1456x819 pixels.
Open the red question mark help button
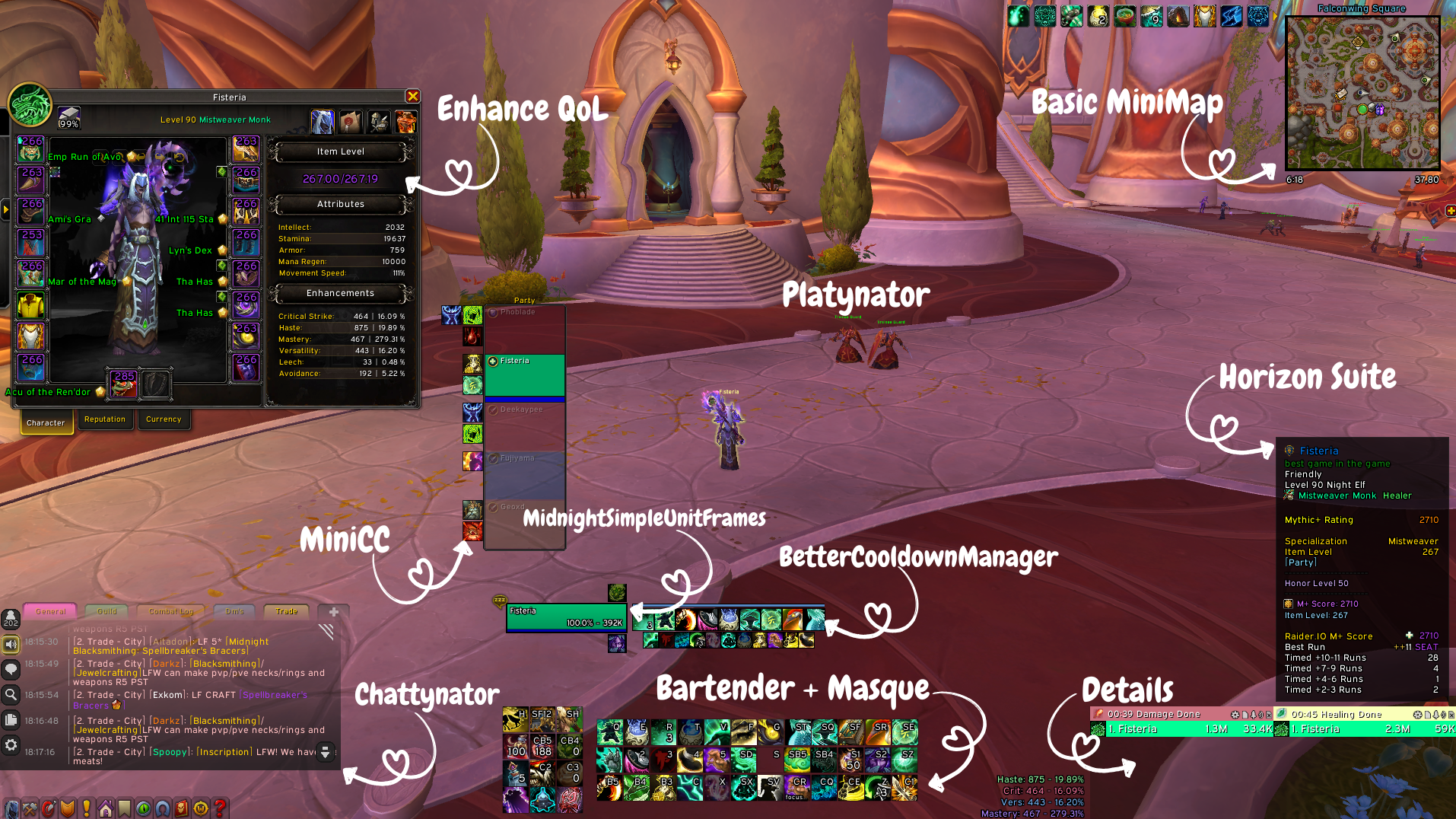tap(220, 808)
